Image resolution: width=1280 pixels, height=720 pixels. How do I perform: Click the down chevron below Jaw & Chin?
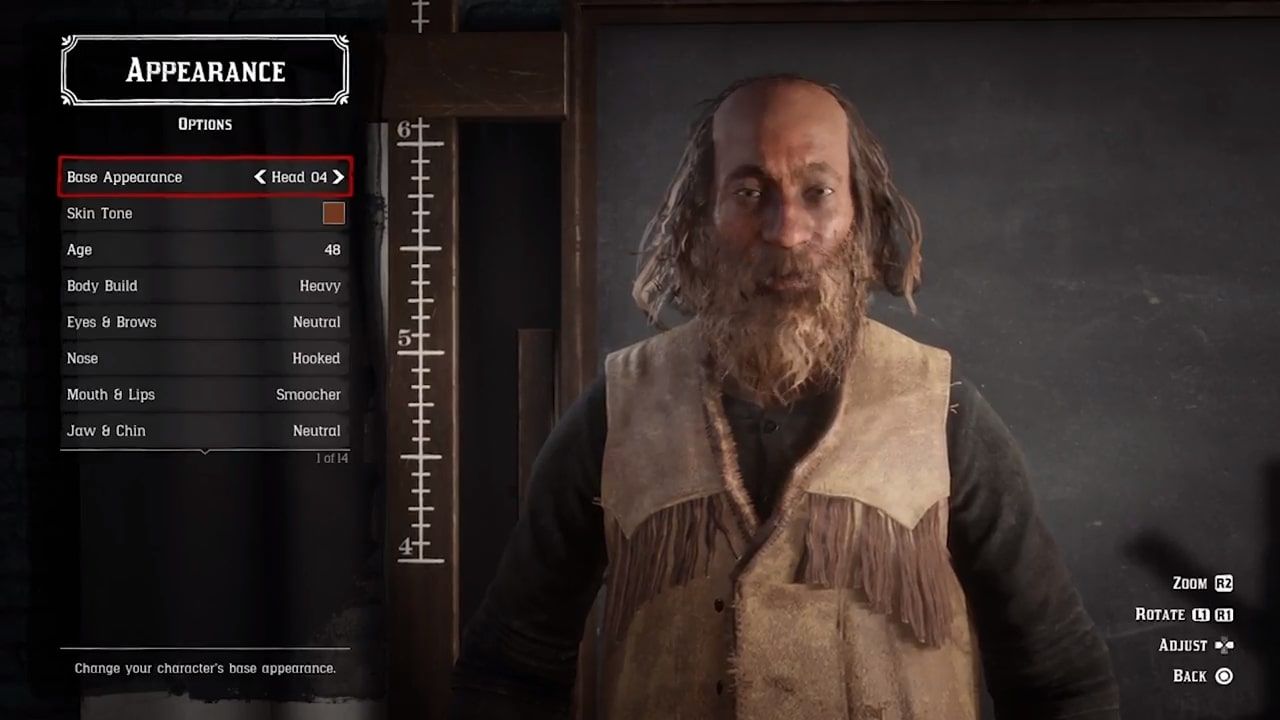click(205, 452)
